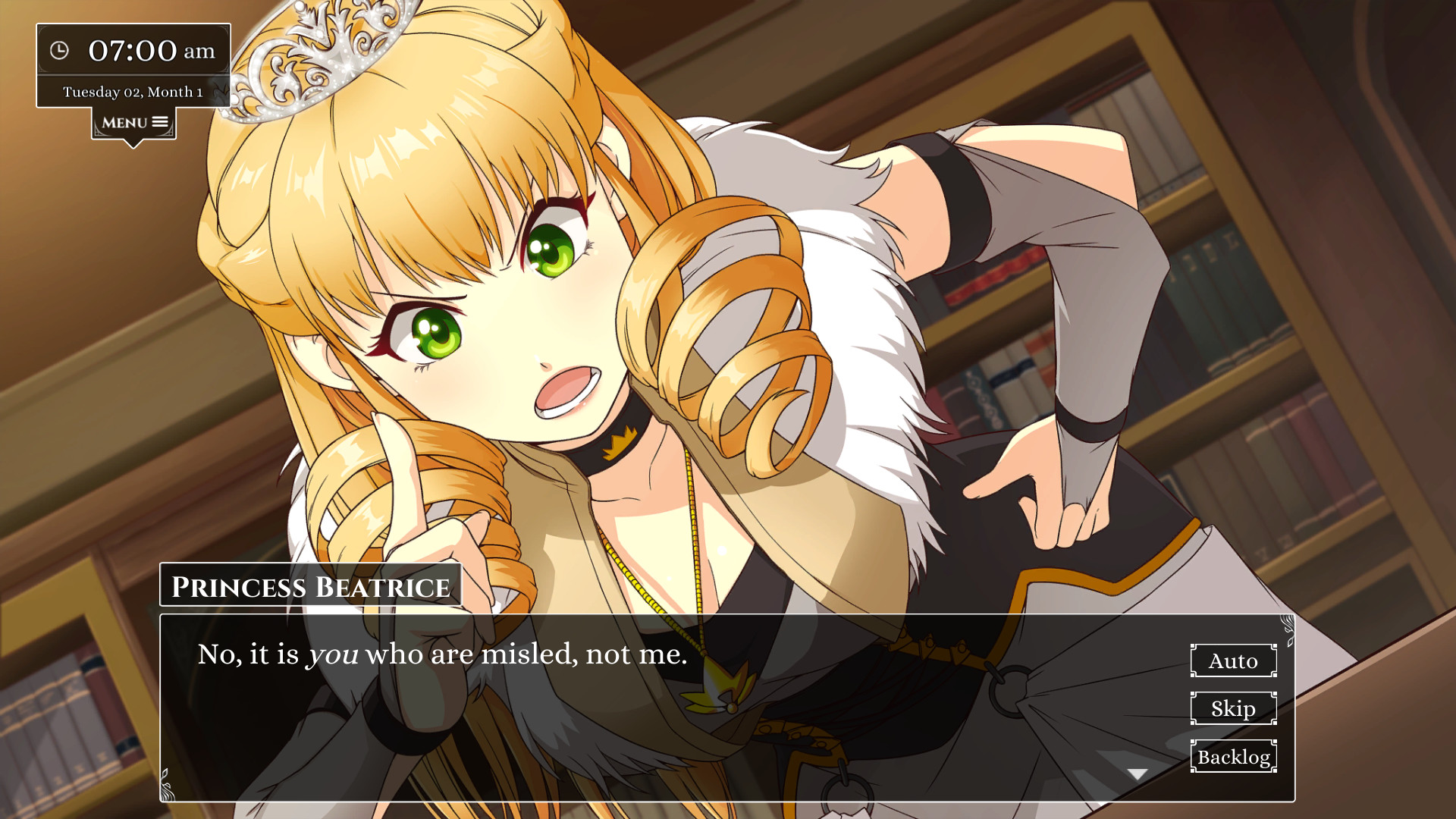Click the clock icon beside the time
The image size is (1456, 819).
(61, 50)
